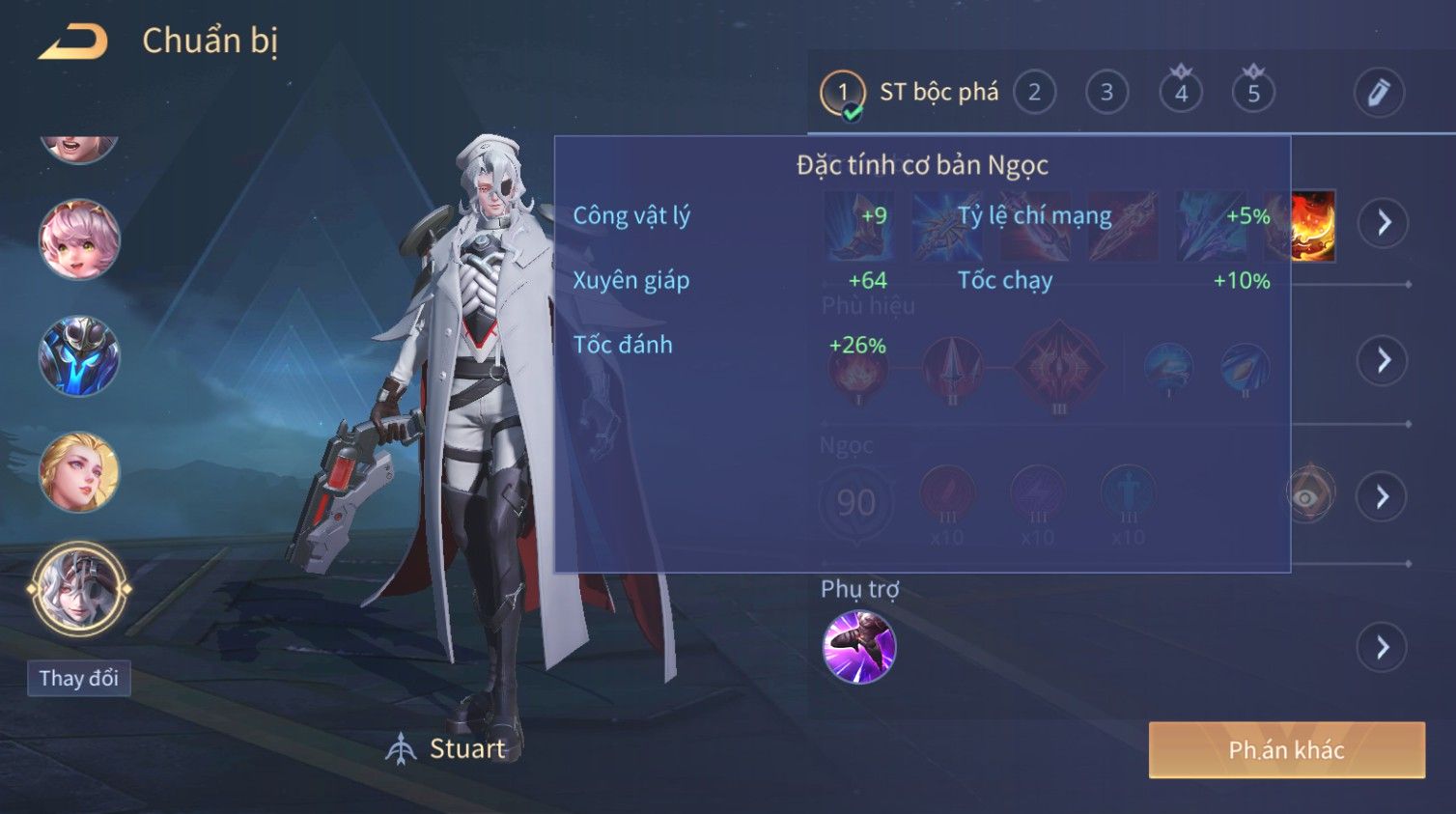Select the ST bộc phá preset 1
This screenshot has width=1456, height=814.
(843, 93)
